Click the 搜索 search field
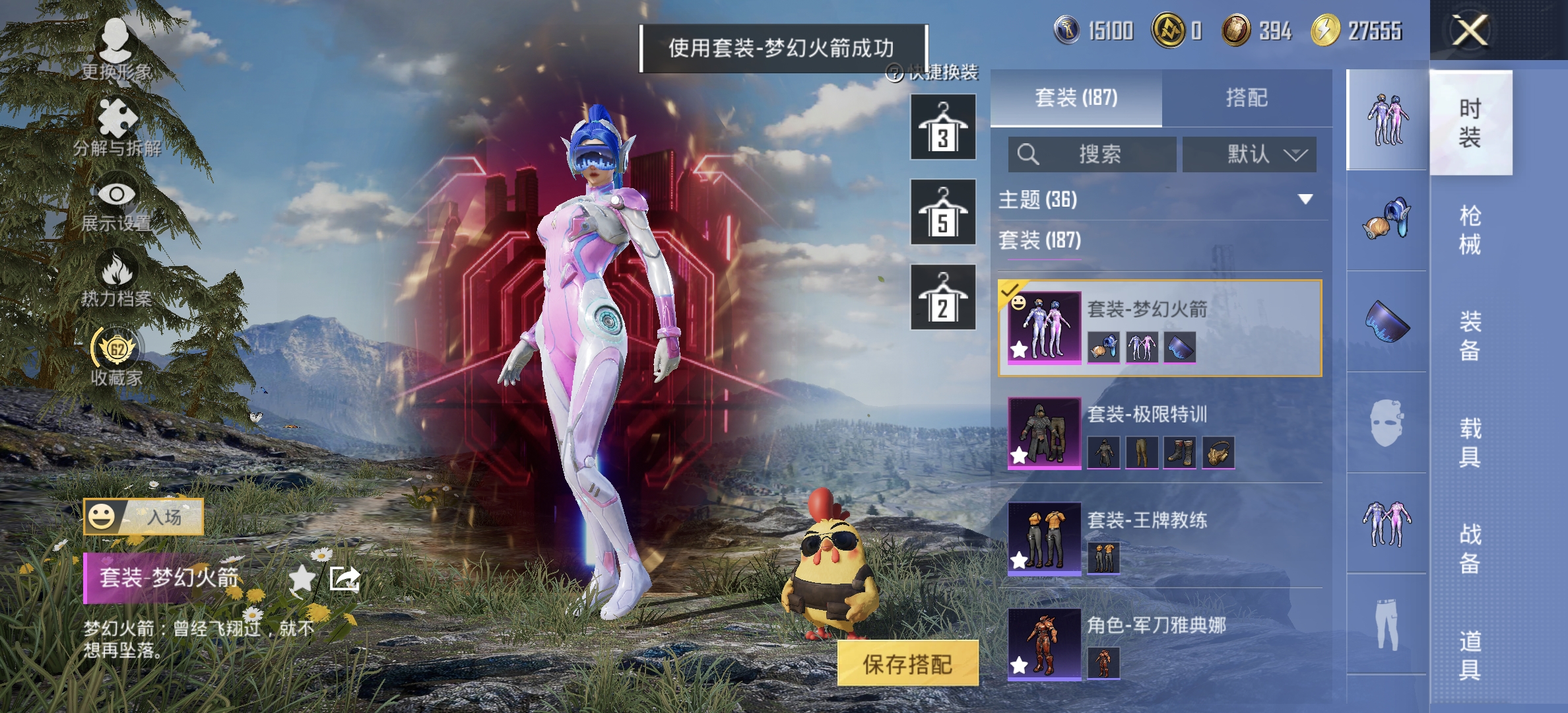The image size is (1568, 713). [x=1092, y=154]
